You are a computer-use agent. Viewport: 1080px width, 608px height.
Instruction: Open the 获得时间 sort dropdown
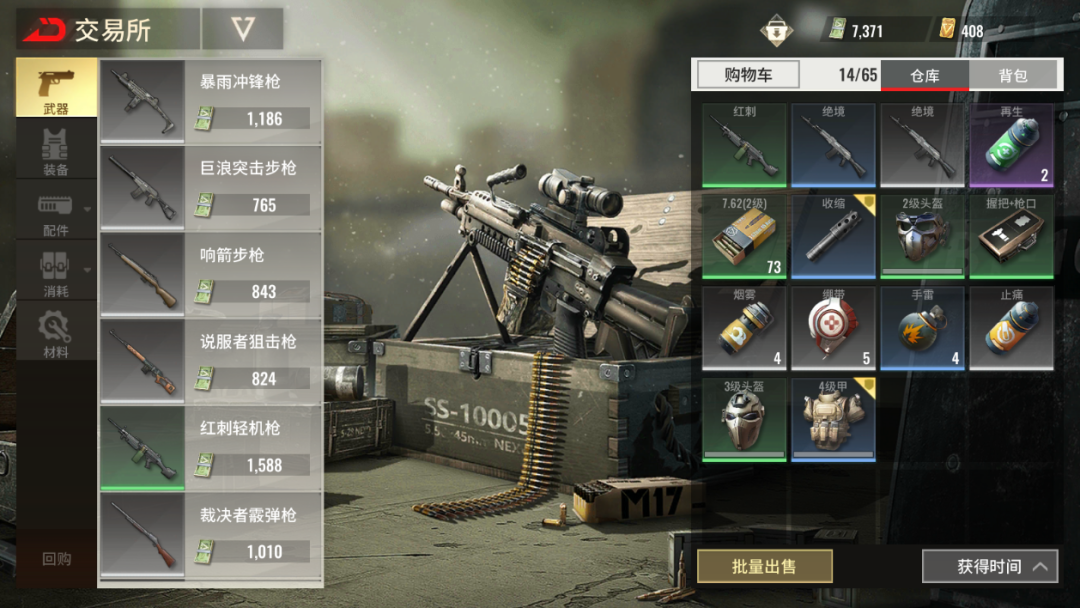[989, 567]
